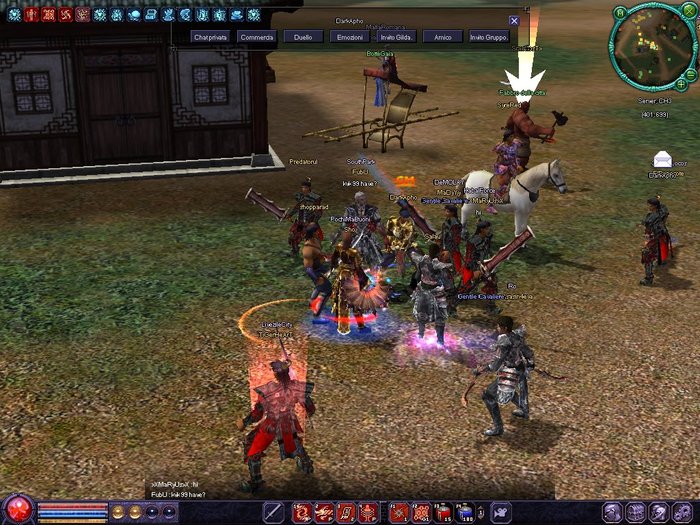Close the DarkApho target panel
The image size is (700, 525).
pos(514,20)
